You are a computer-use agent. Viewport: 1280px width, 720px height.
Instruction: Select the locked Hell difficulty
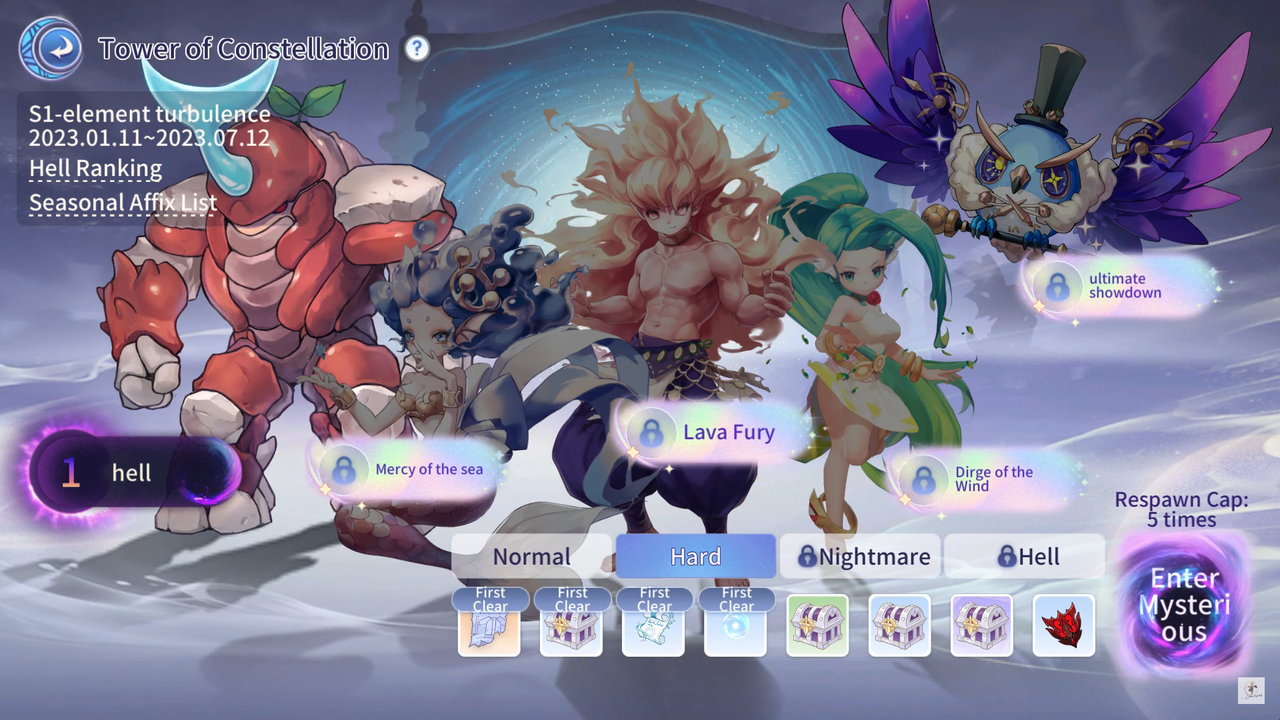point(1024,557)
